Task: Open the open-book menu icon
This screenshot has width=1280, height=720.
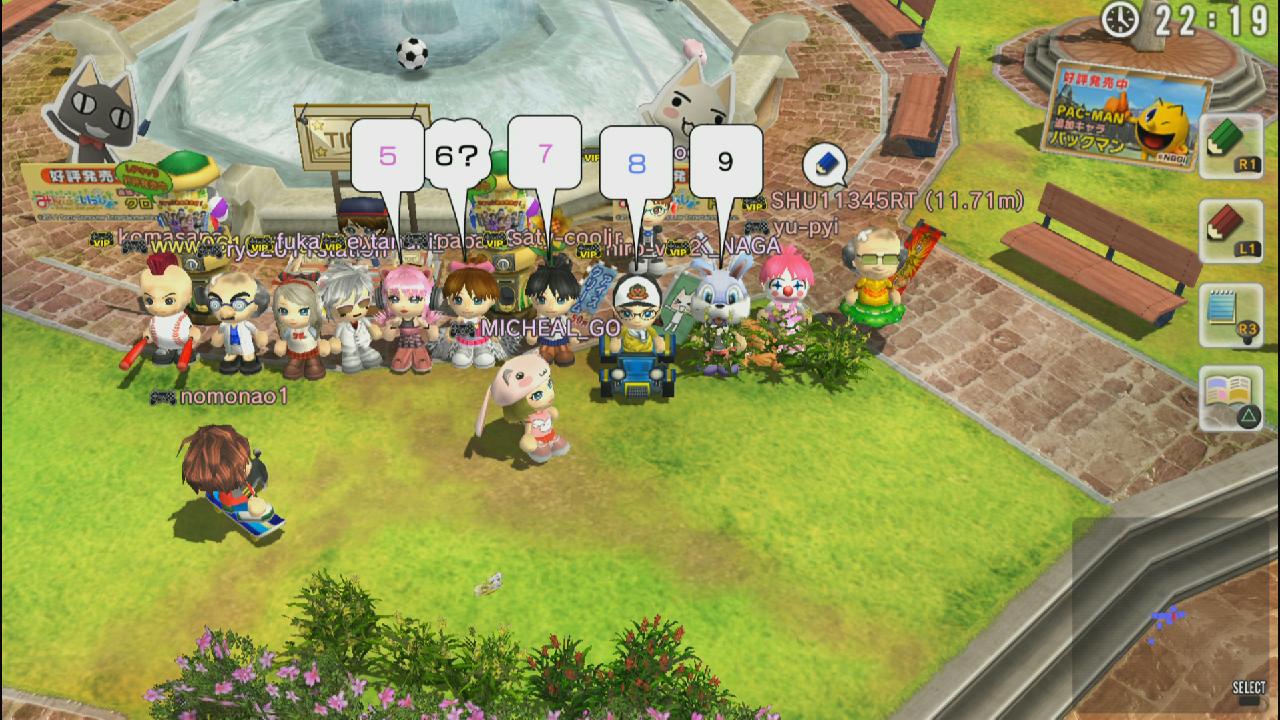Action: [1230, 398]
